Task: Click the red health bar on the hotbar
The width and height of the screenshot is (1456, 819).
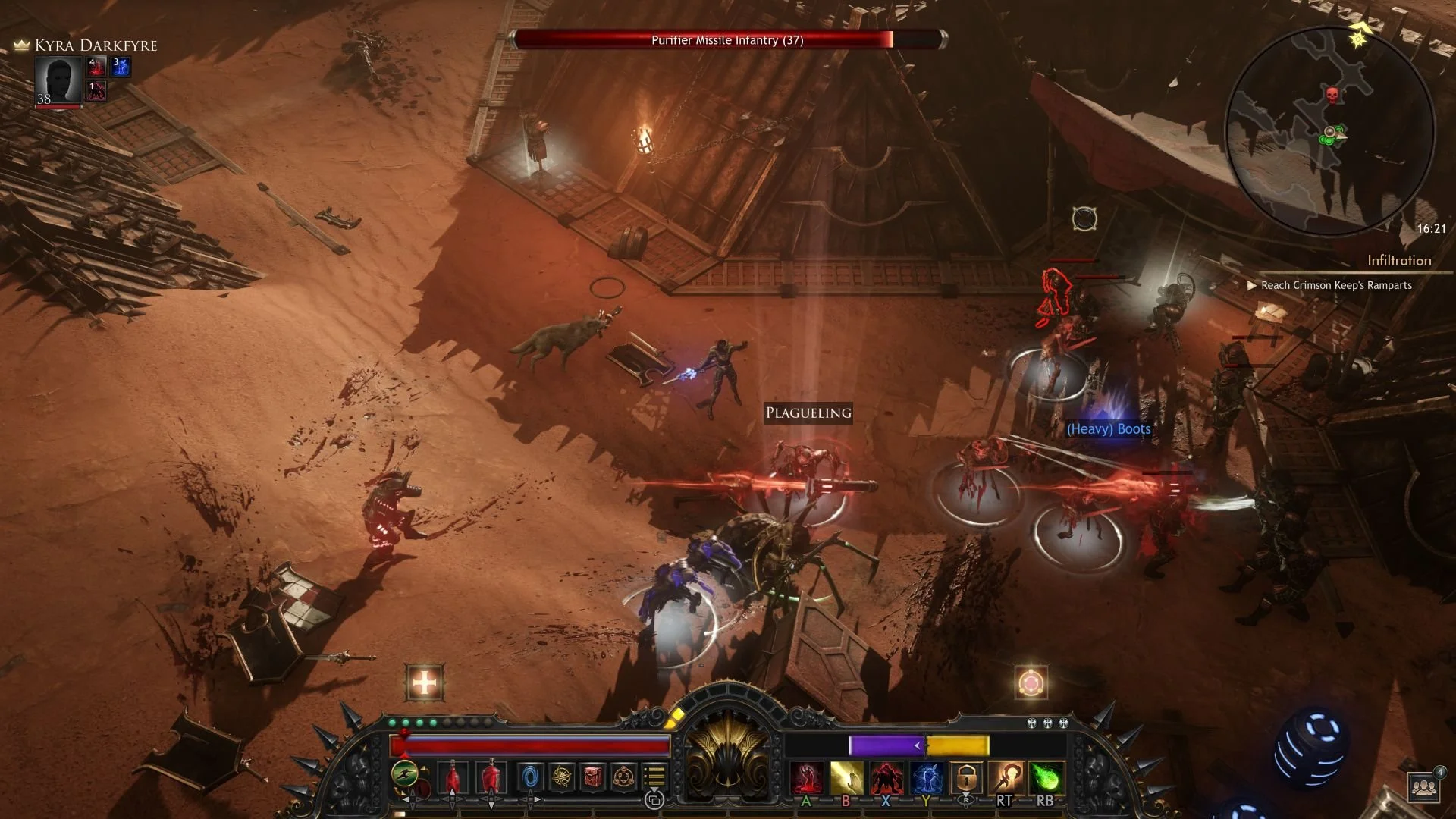Action: (x=531, y=745)
